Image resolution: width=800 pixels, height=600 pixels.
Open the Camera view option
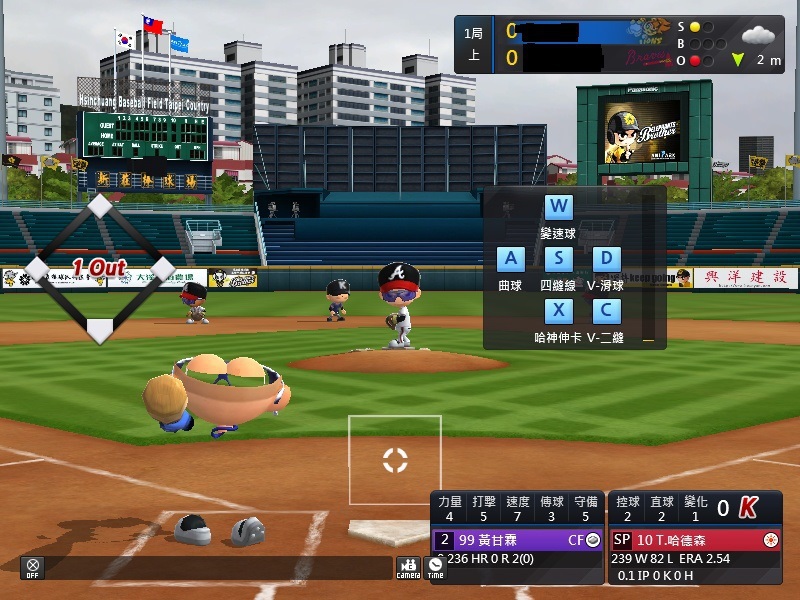coord(408,566)
